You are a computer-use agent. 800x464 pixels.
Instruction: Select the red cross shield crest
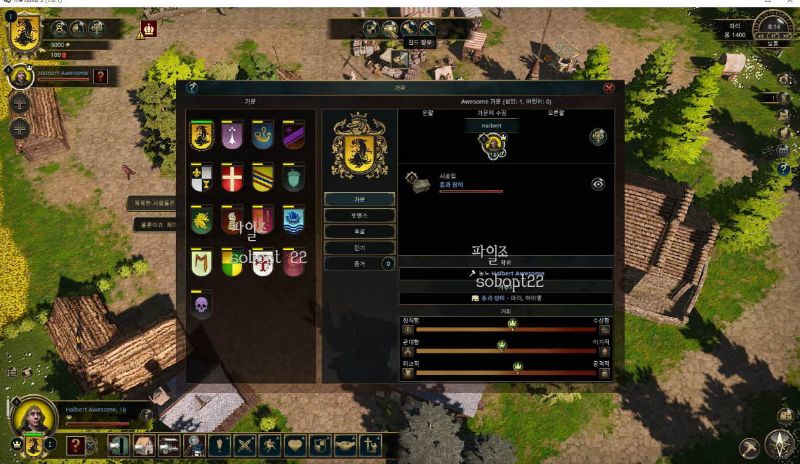point(232,177)
